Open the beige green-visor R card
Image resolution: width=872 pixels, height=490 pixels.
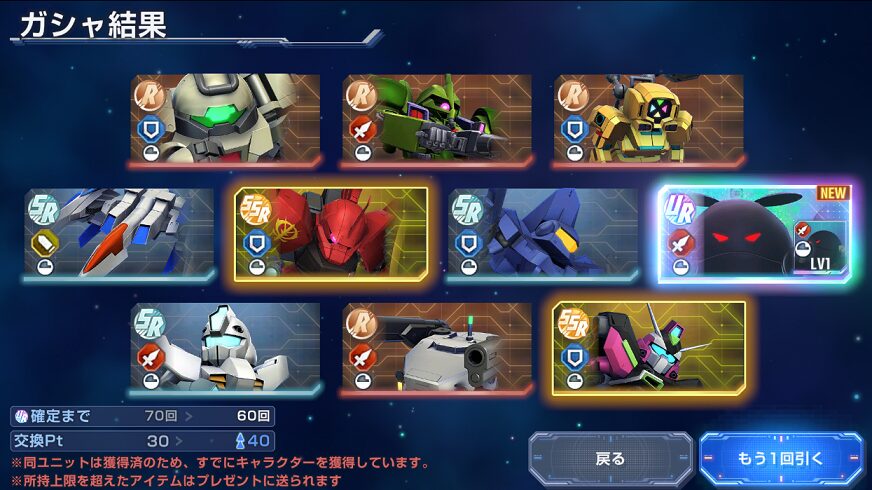225,120
